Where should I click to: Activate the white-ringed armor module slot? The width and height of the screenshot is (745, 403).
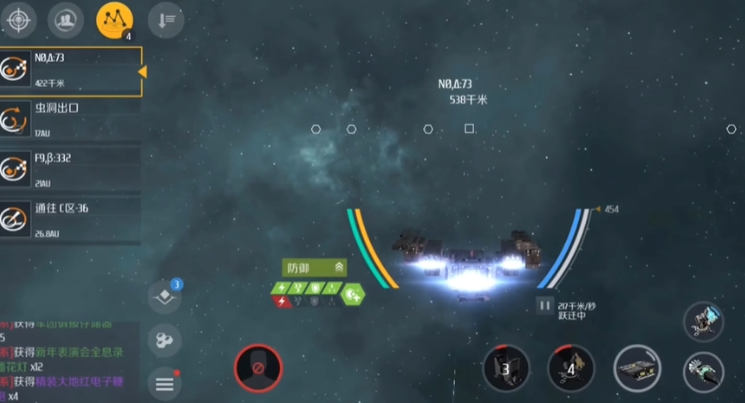(637, 368)
